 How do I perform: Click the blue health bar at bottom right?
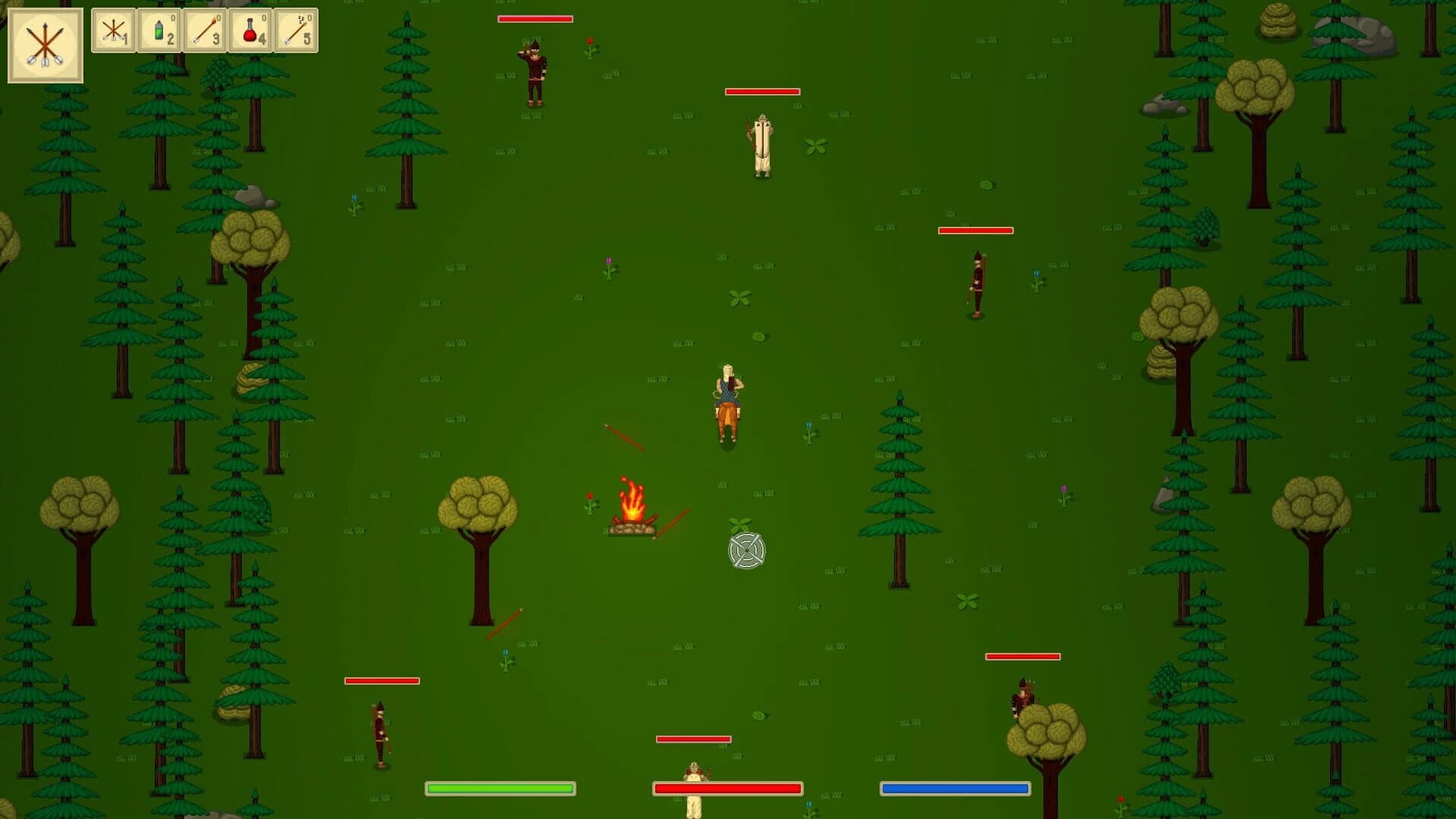[952, 789]
